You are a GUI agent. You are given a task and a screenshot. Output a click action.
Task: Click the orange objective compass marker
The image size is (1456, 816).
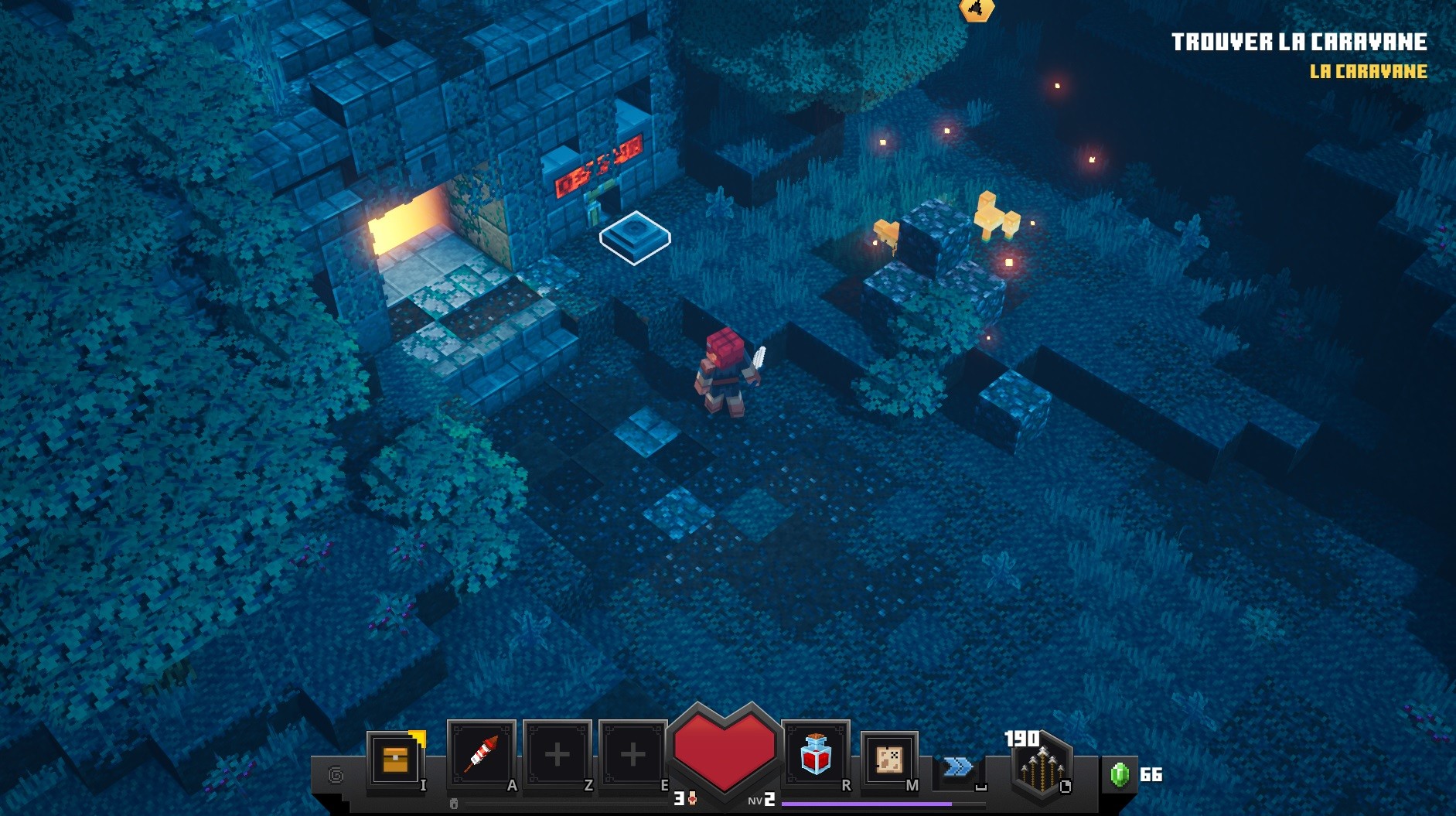976,9
